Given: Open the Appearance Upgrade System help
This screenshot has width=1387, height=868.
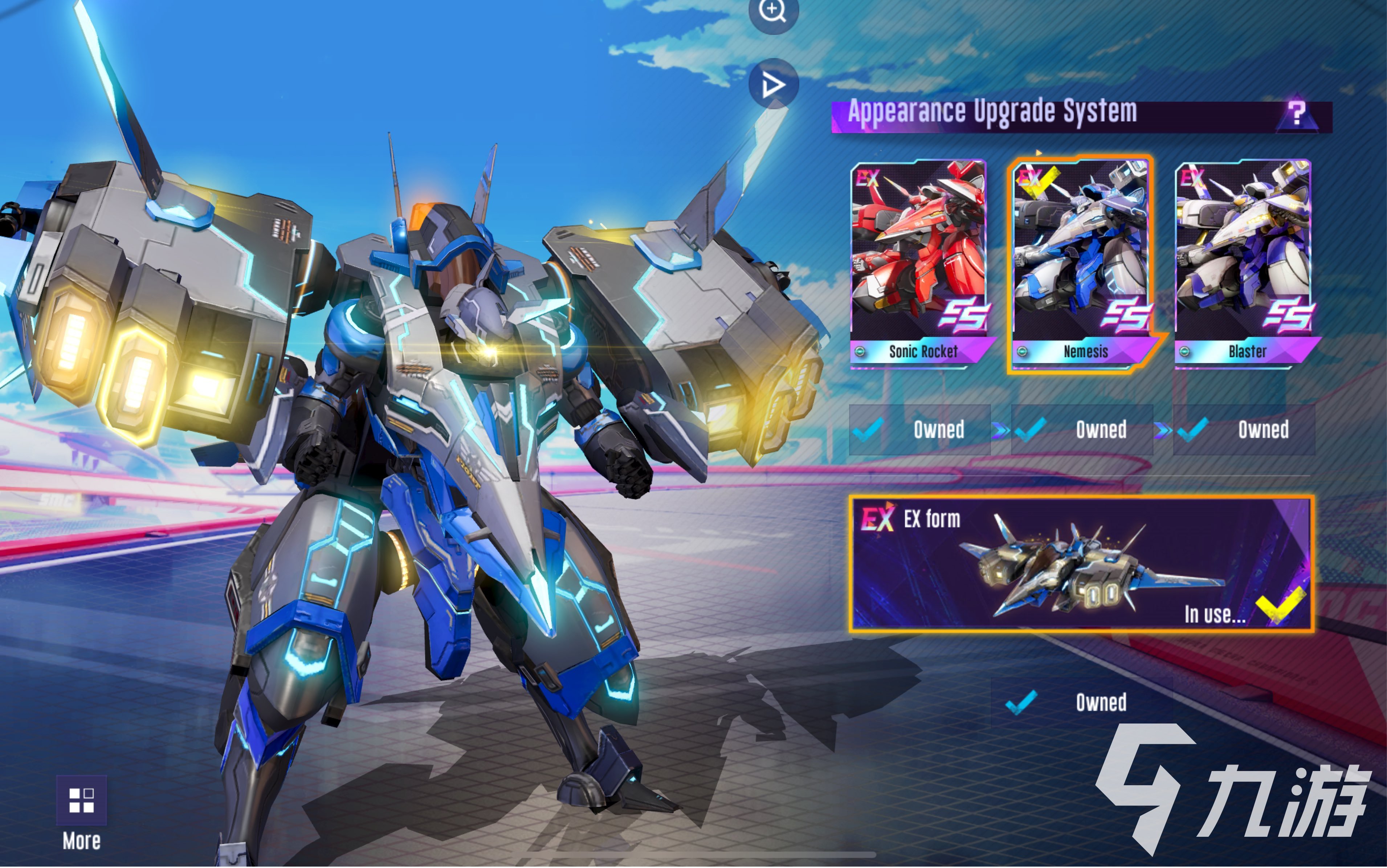Looking at the screenshot, I should point(1296,114).
